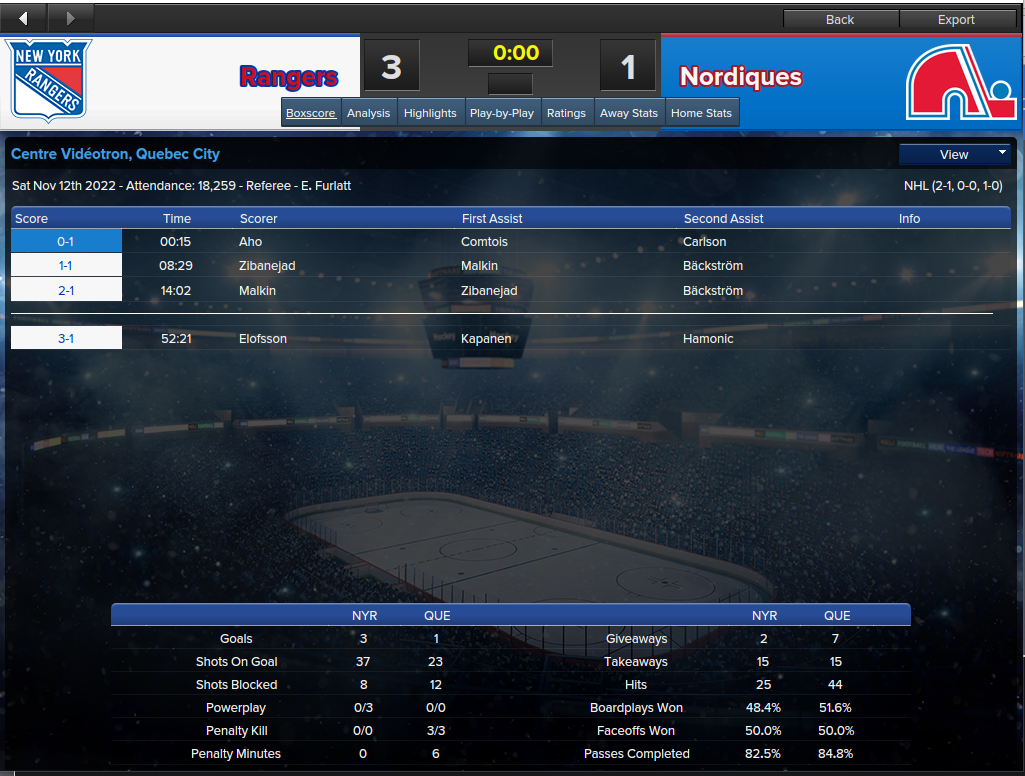Export the boxscore
This screenshot has height=776, width=1025.
tap(956, 19)
